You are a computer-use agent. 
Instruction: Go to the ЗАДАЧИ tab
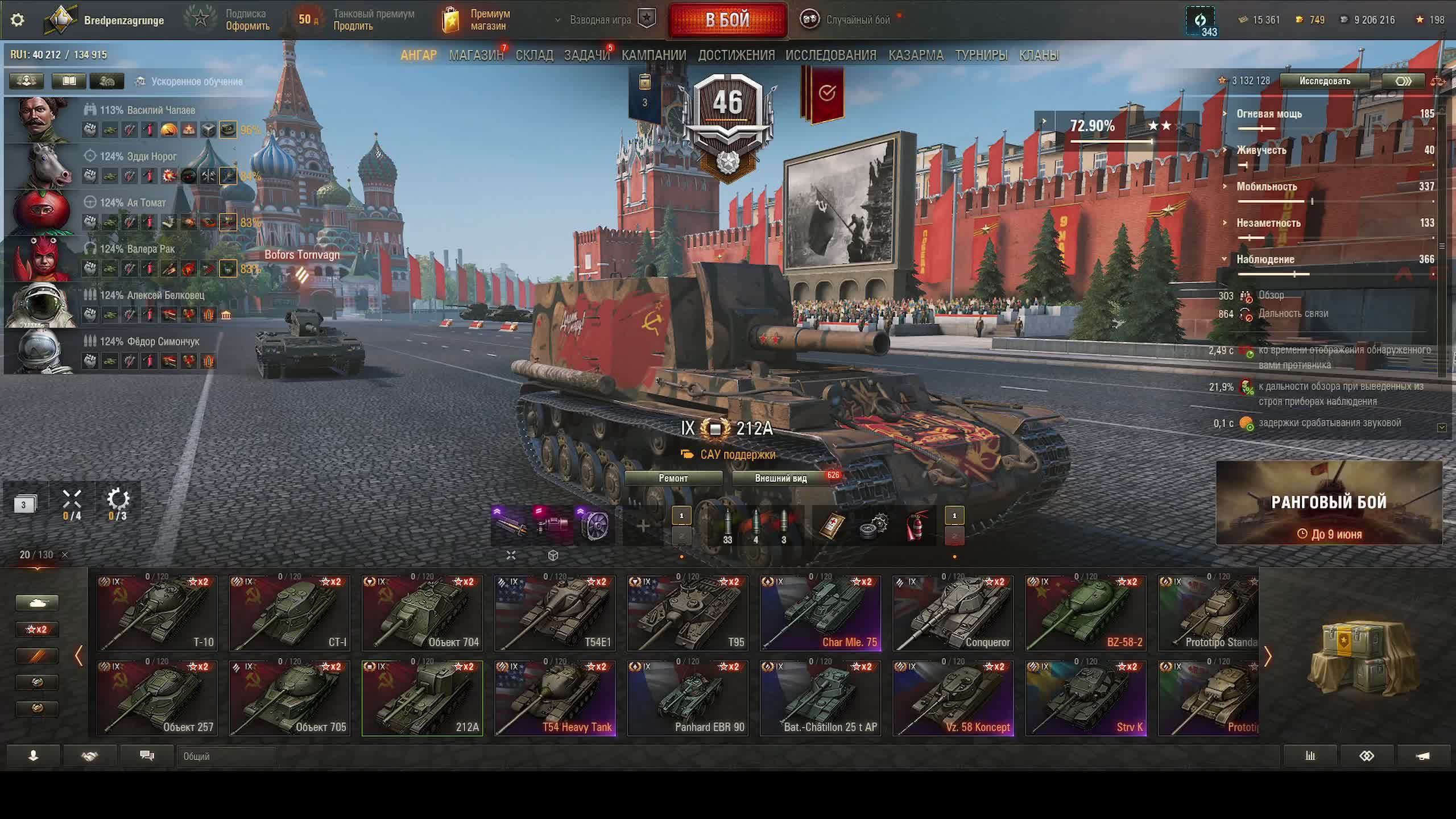pyautogui.click(x=586, y=55)
